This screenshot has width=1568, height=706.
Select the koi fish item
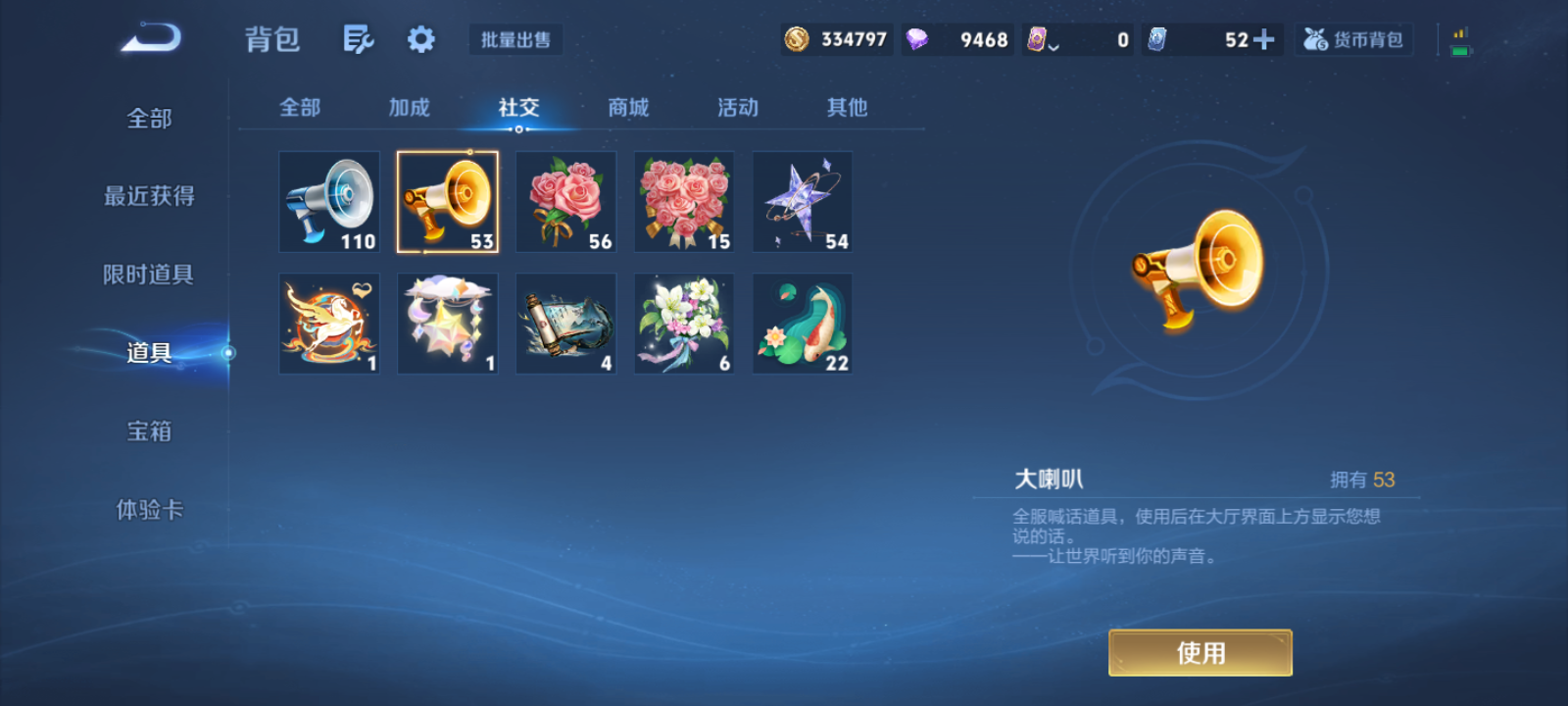pos(802,323)
